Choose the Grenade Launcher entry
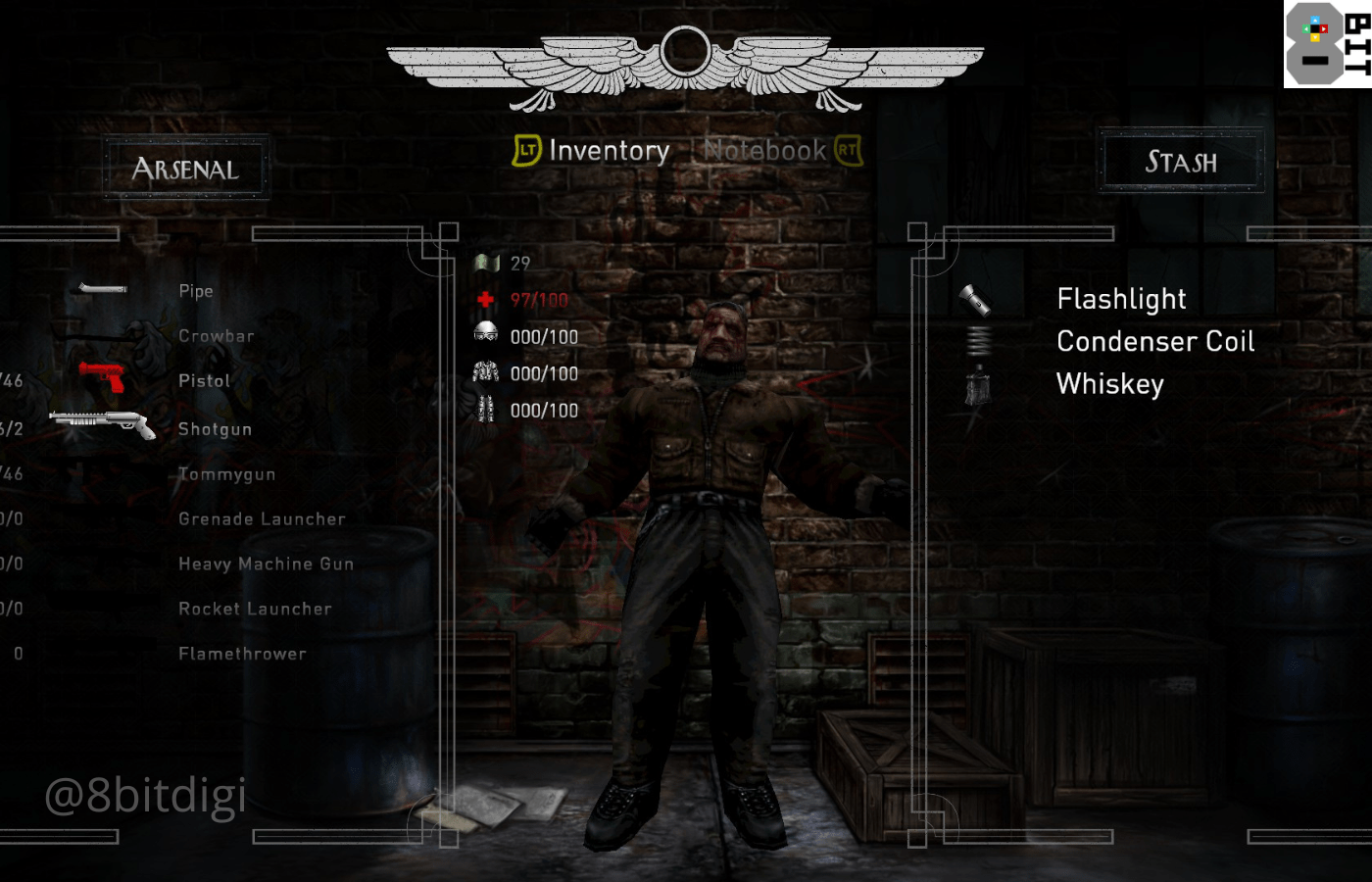The image size is (1372, 882). coord(262,519)
